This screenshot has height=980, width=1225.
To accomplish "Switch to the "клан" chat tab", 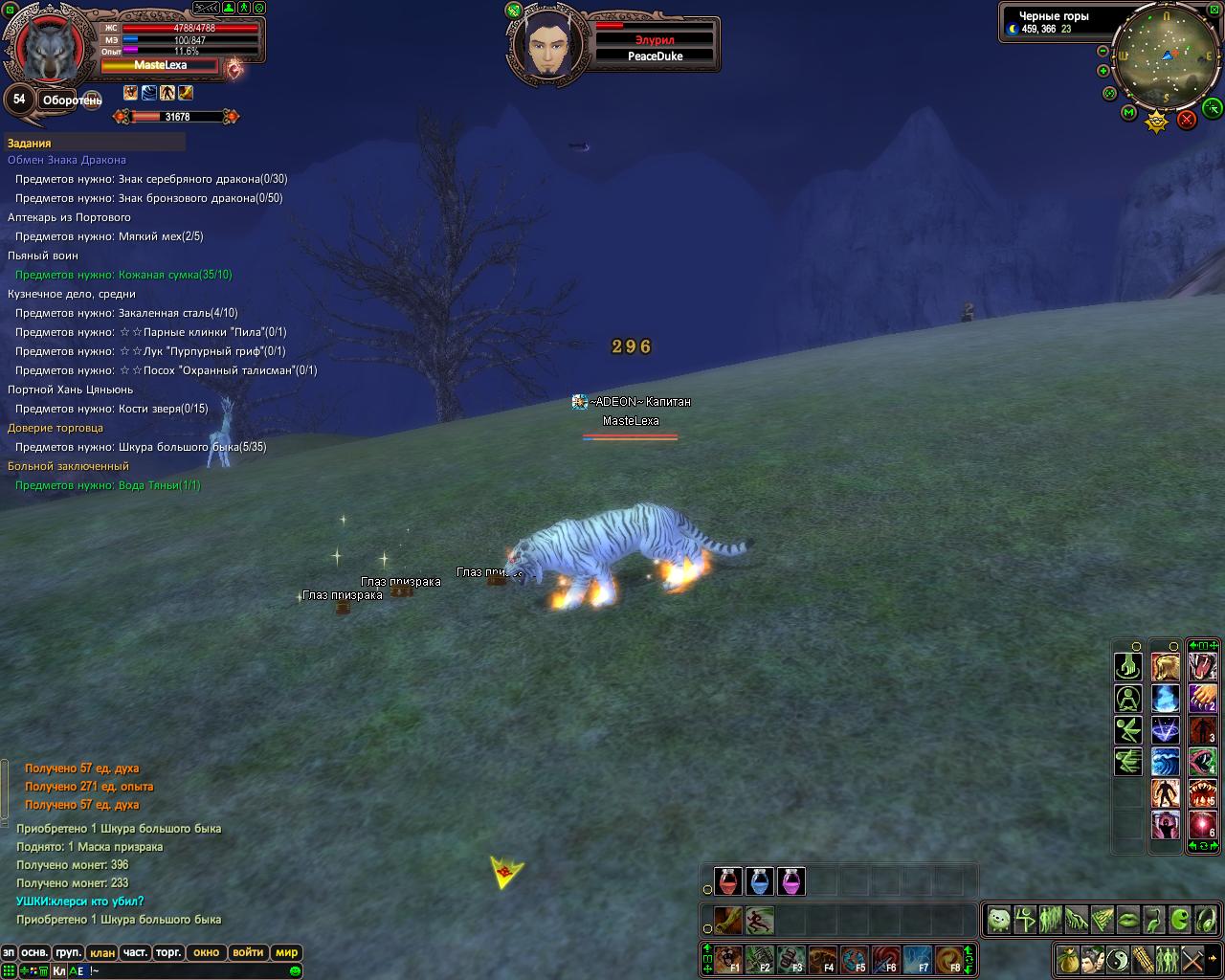I will [x=102, y=952].
